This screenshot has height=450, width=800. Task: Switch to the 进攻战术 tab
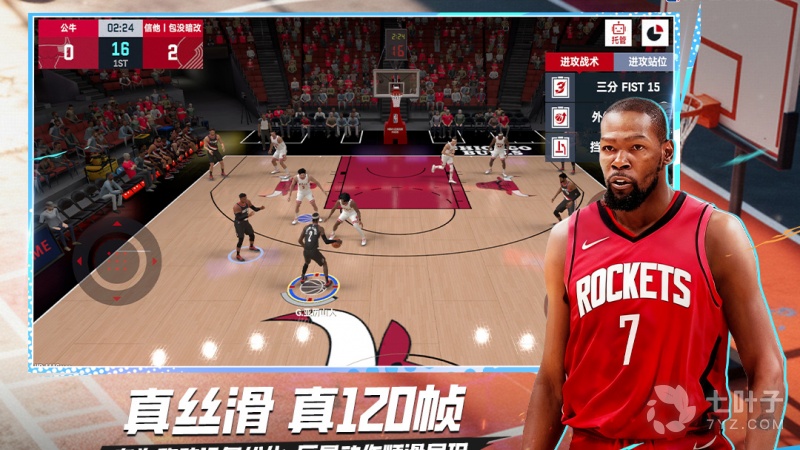[579, 61]
